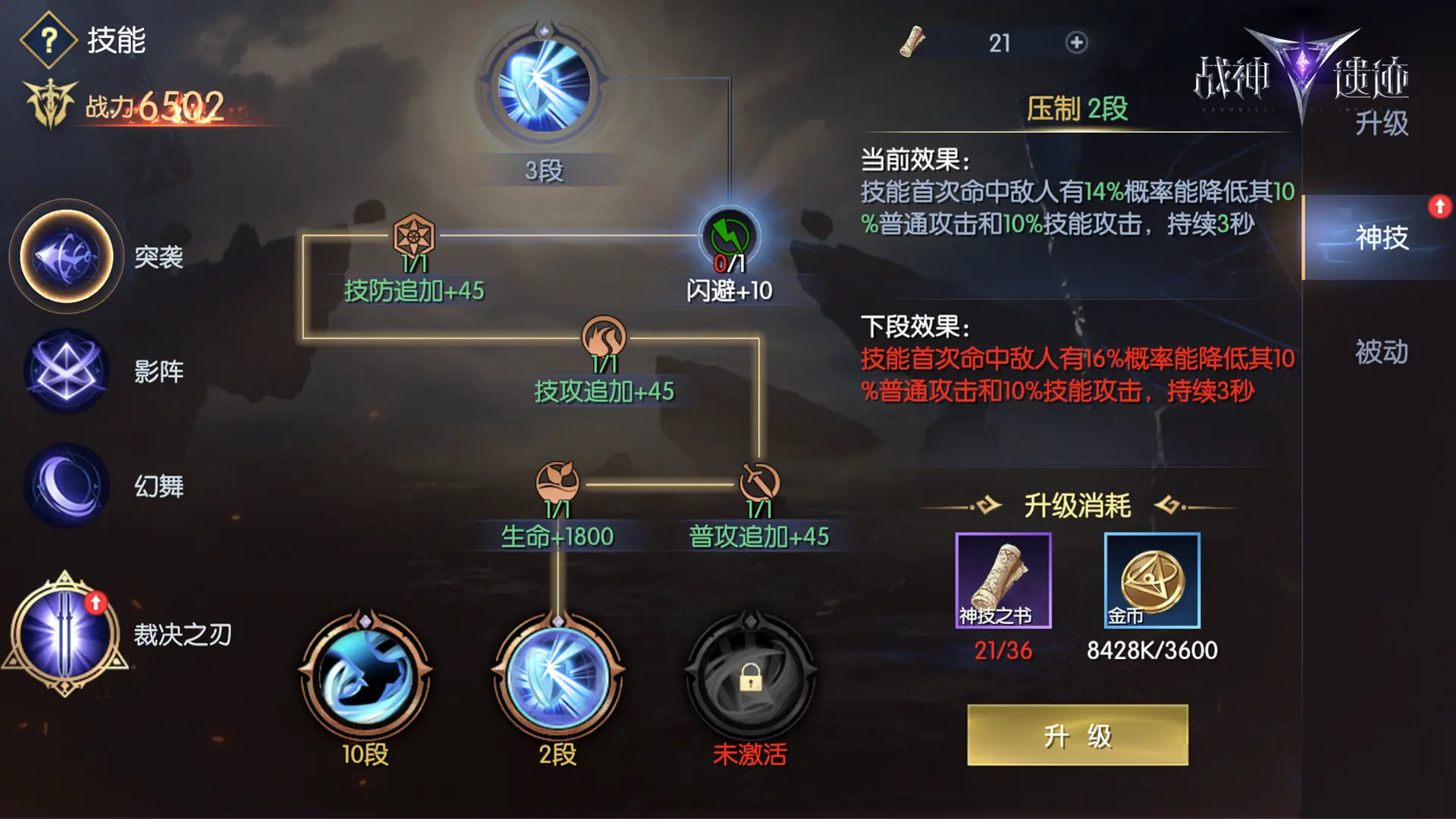This screenshot has width=1456, height=819.
Task: Click the 金币 currency icon
Action: point(1151,580)
